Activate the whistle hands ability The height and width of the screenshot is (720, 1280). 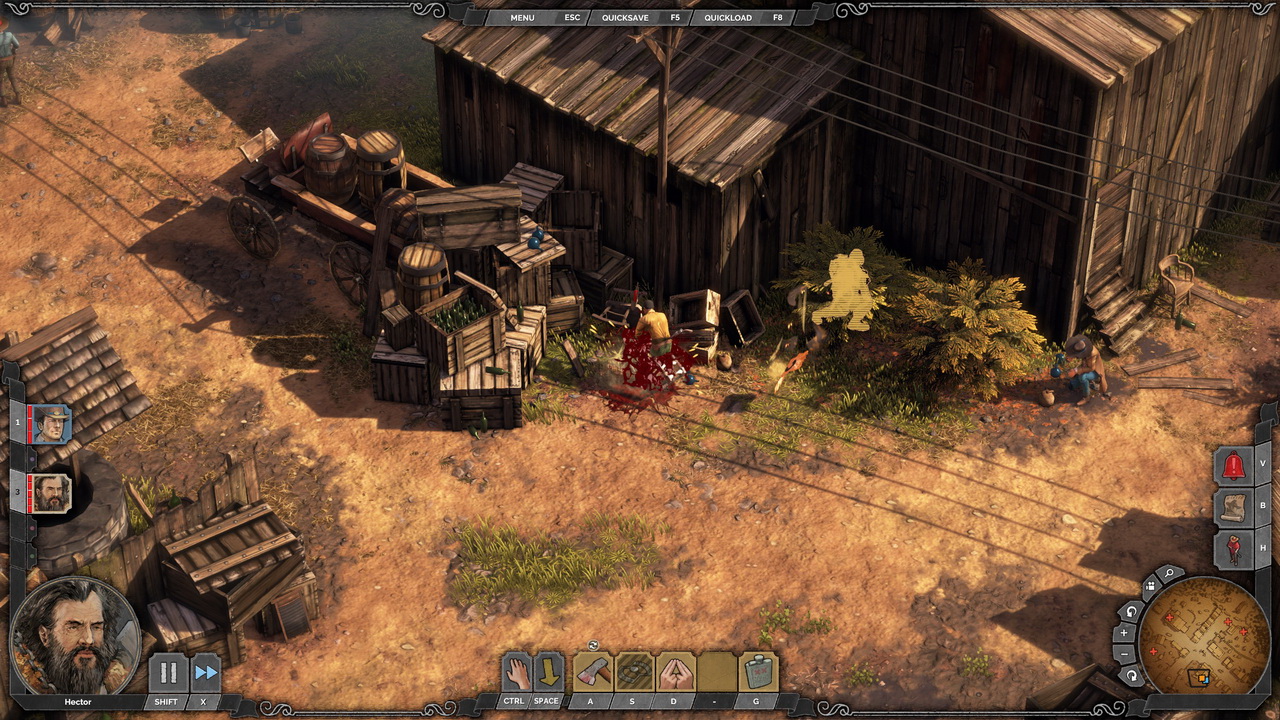tap(675, 672)
